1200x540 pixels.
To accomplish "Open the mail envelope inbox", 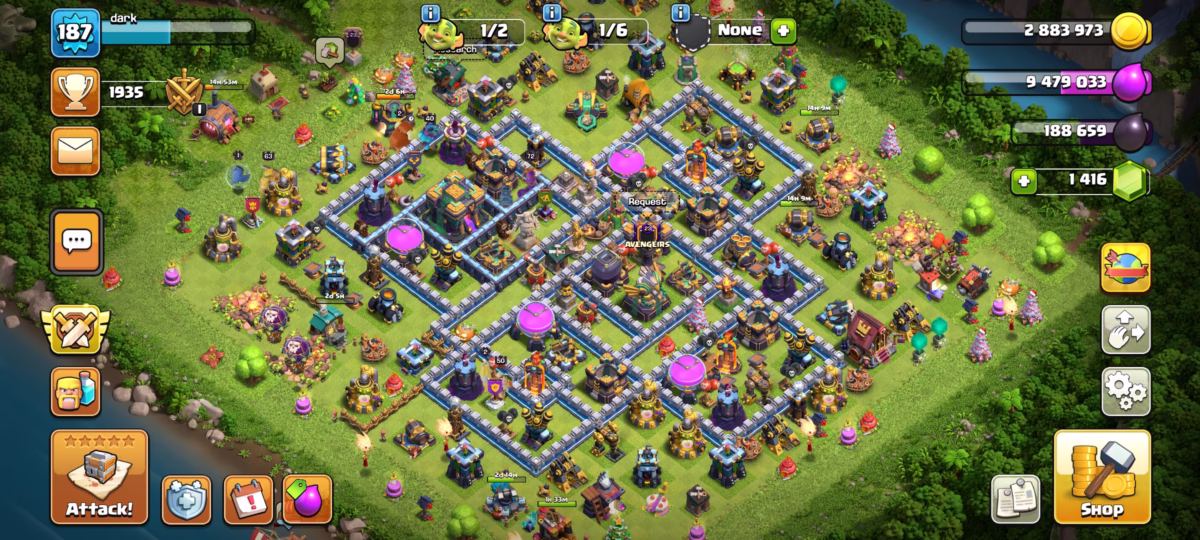I will click(76, 151).
